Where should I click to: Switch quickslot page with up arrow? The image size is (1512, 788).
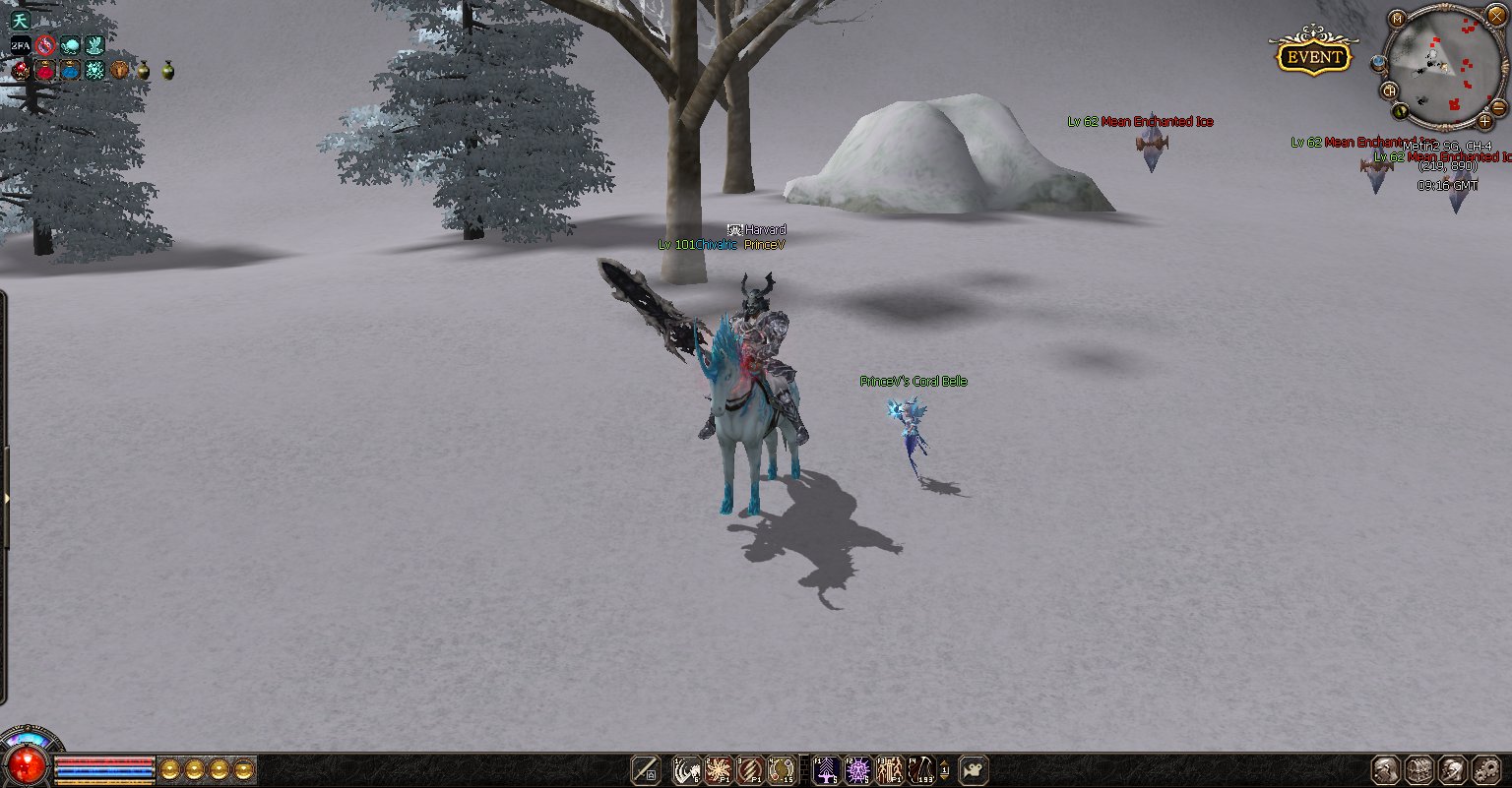point(945,763)
